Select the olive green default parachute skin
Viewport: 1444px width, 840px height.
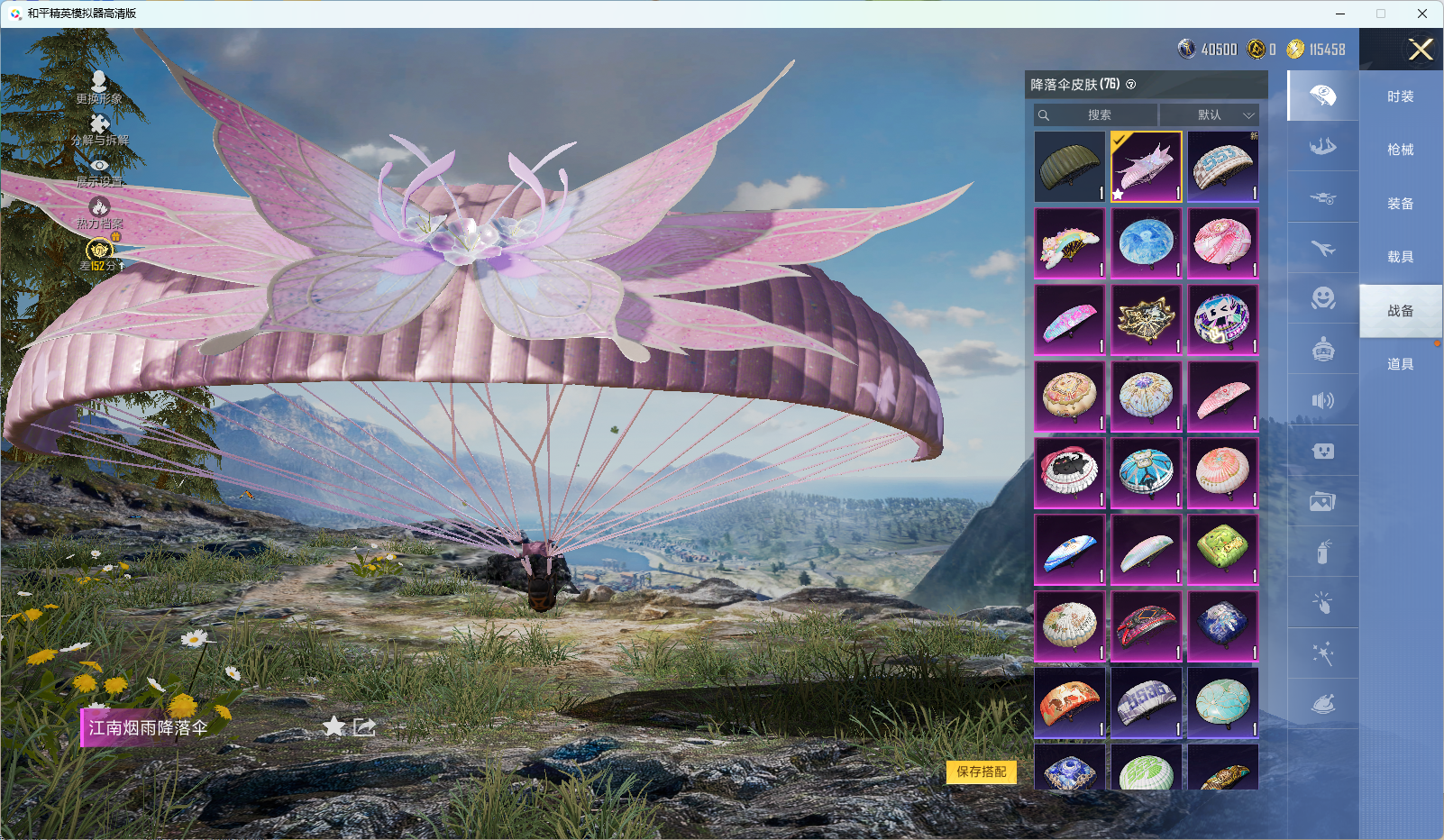[x=1070, y=167]
